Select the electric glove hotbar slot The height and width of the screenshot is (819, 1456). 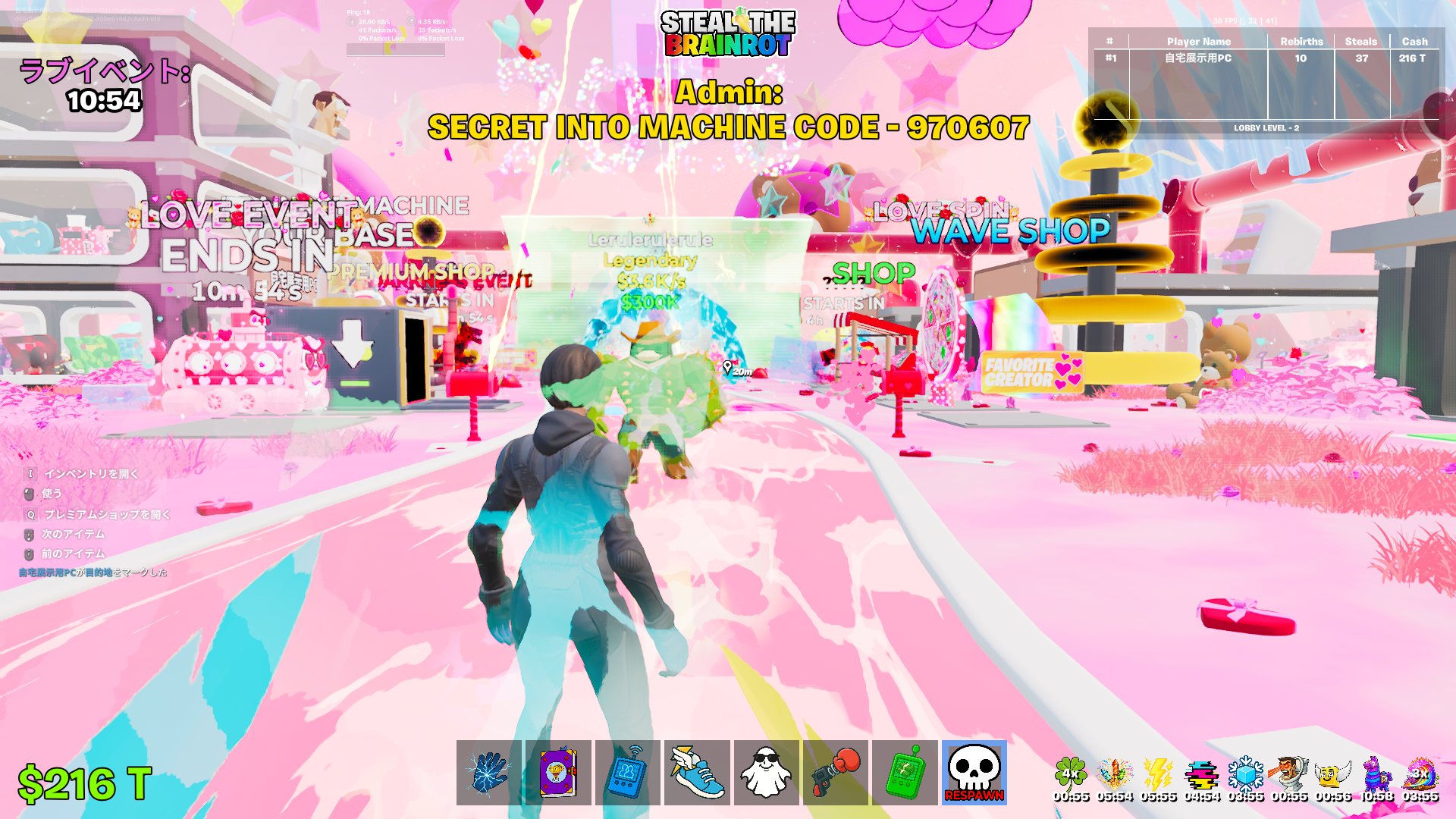click(x=489, y=773)
